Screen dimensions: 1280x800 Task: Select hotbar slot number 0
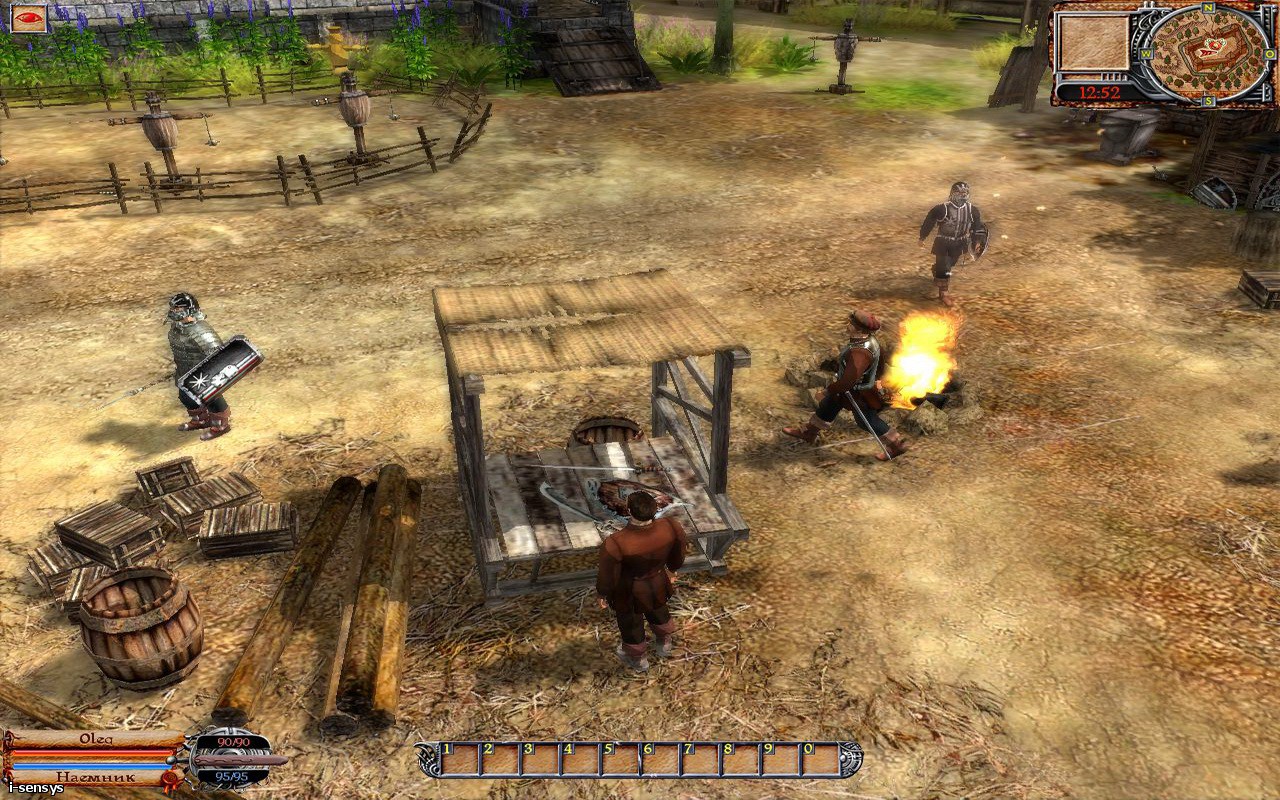[821, 761]
